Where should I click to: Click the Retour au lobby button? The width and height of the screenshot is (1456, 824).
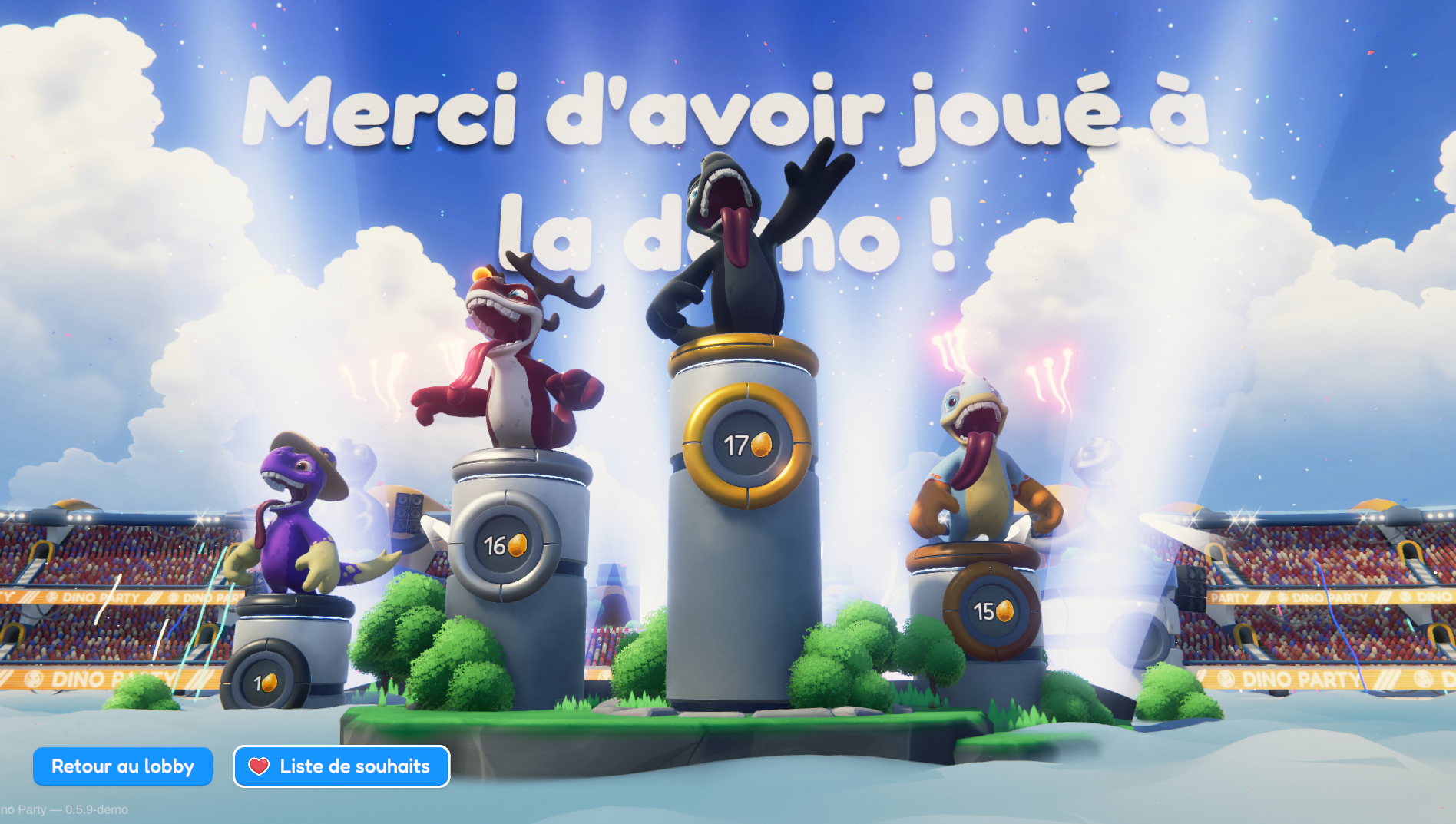click(x=122, y=766)
